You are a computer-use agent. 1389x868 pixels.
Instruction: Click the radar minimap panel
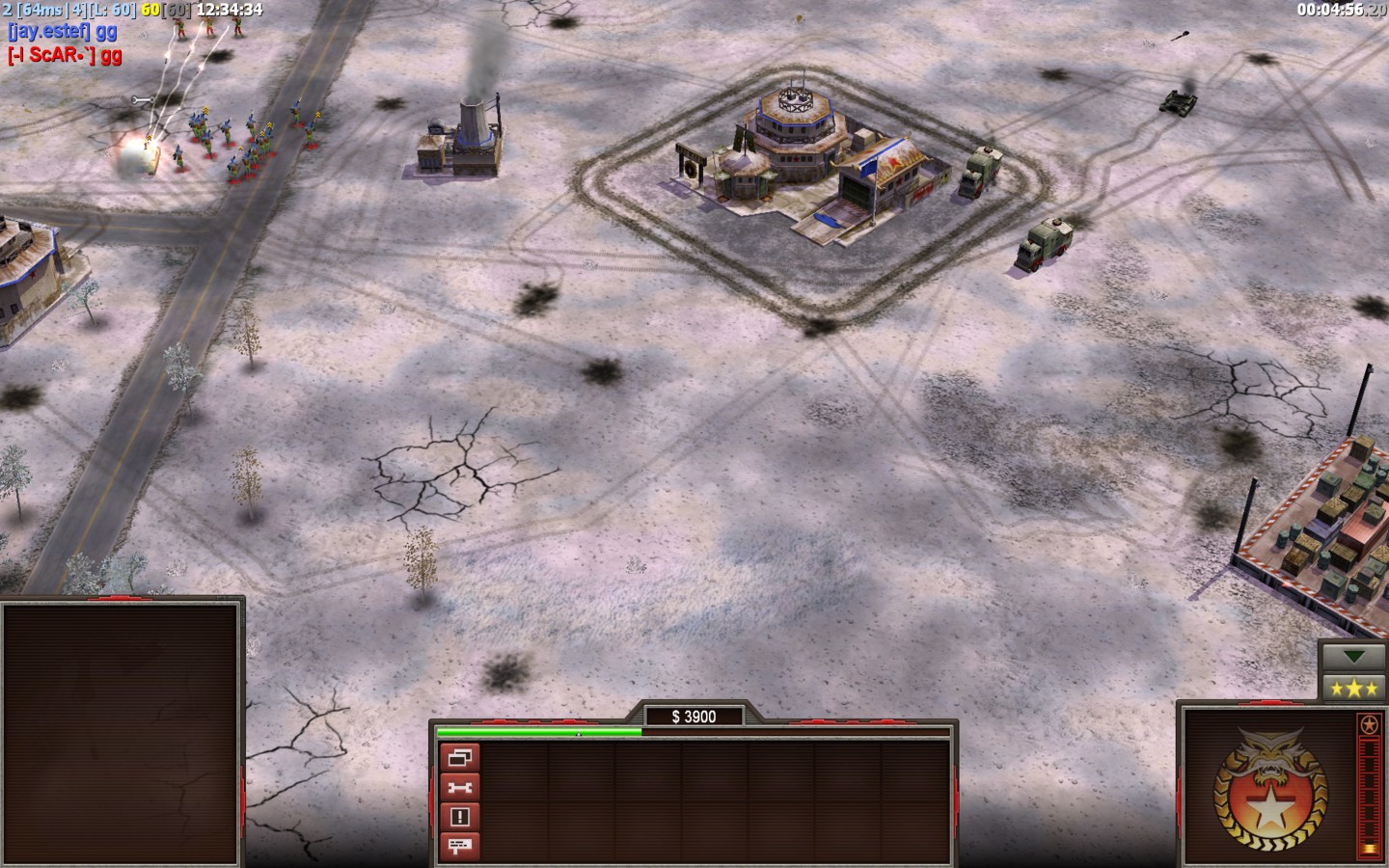tap(121, 733)
